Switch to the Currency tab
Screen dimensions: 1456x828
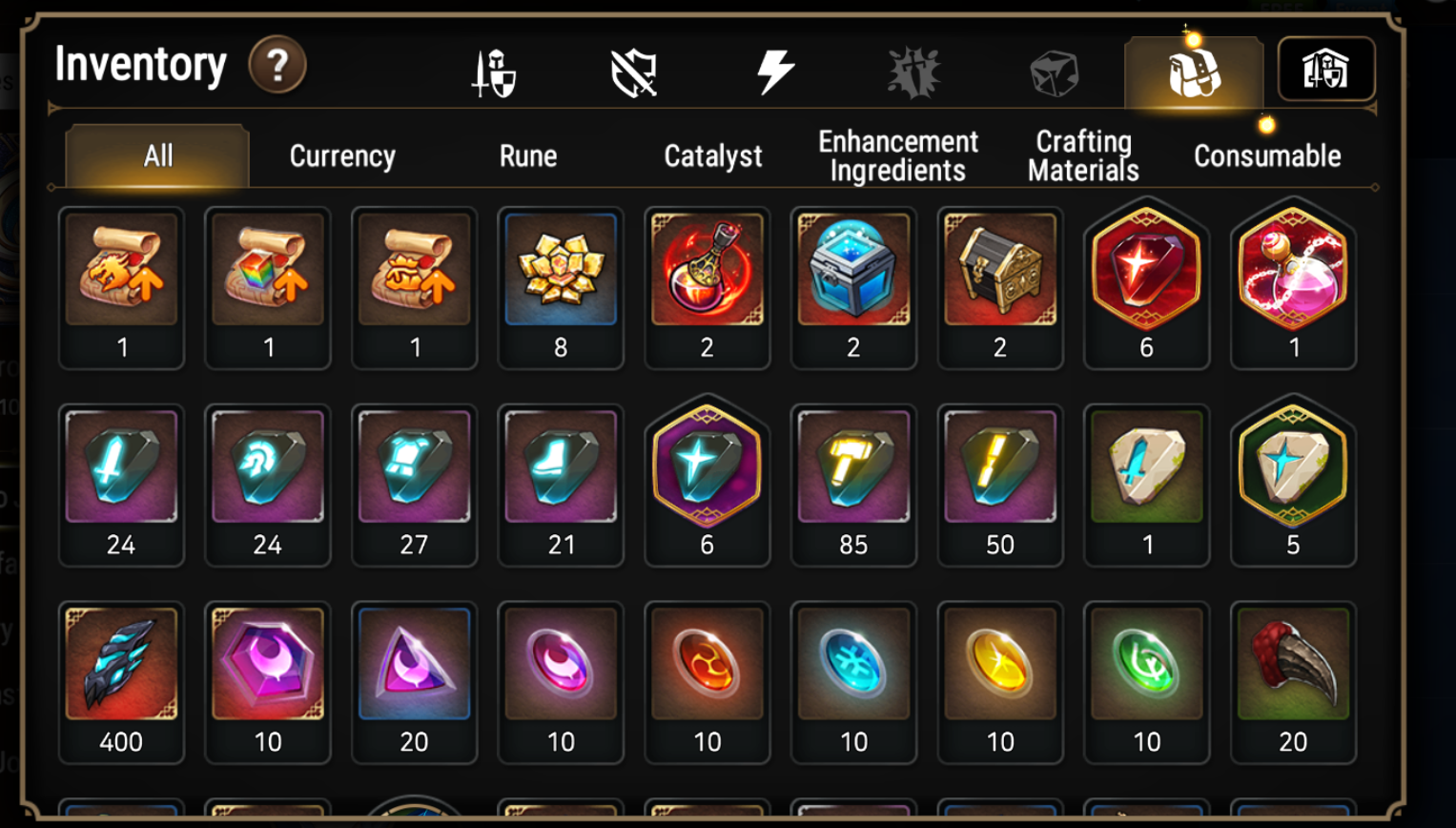(340, 155)
